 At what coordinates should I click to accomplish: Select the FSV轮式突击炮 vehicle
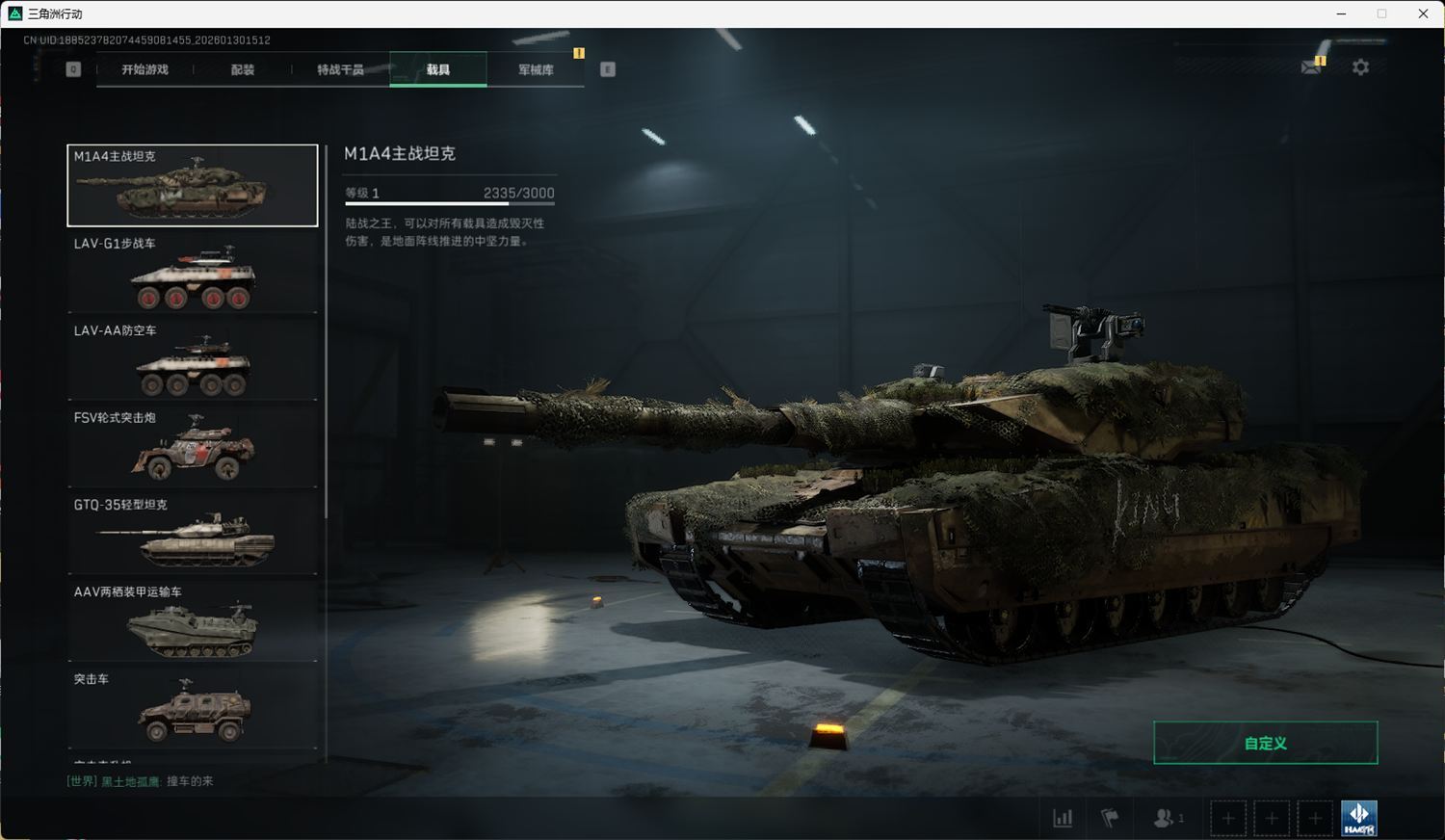(x=193, y=447)
